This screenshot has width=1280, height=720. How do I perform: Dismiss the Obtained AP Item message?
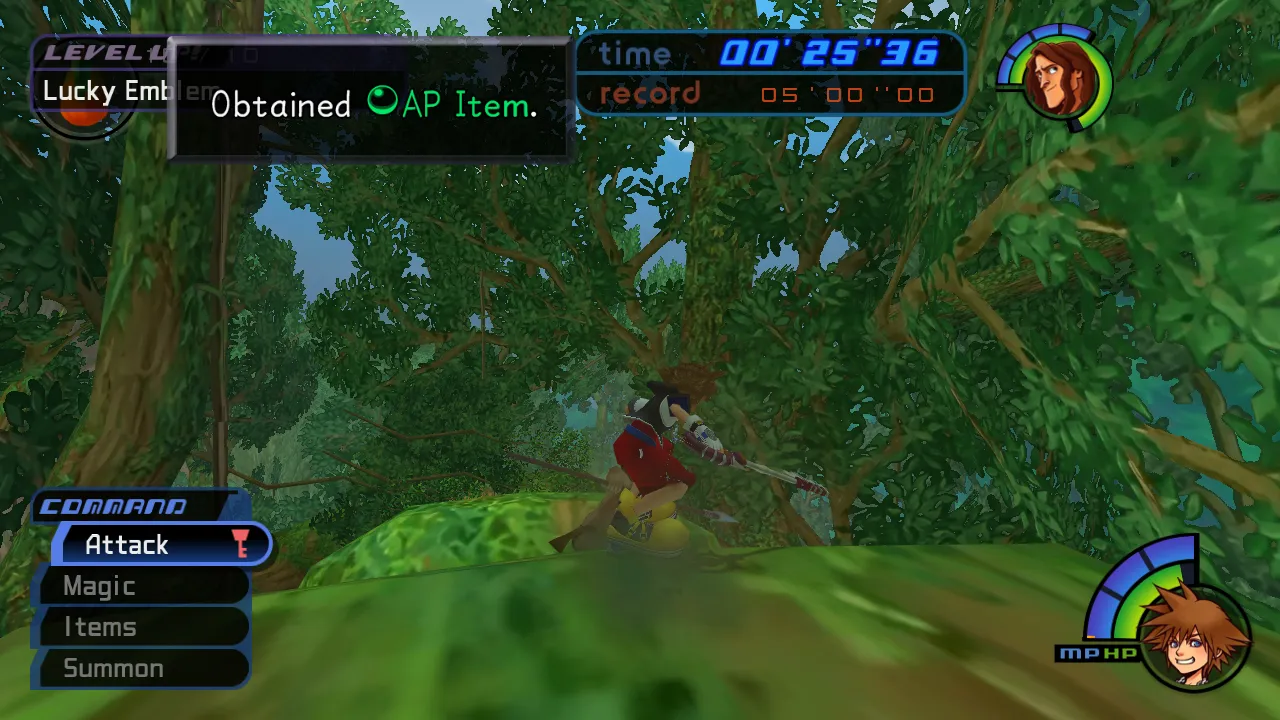click(370, 105)
